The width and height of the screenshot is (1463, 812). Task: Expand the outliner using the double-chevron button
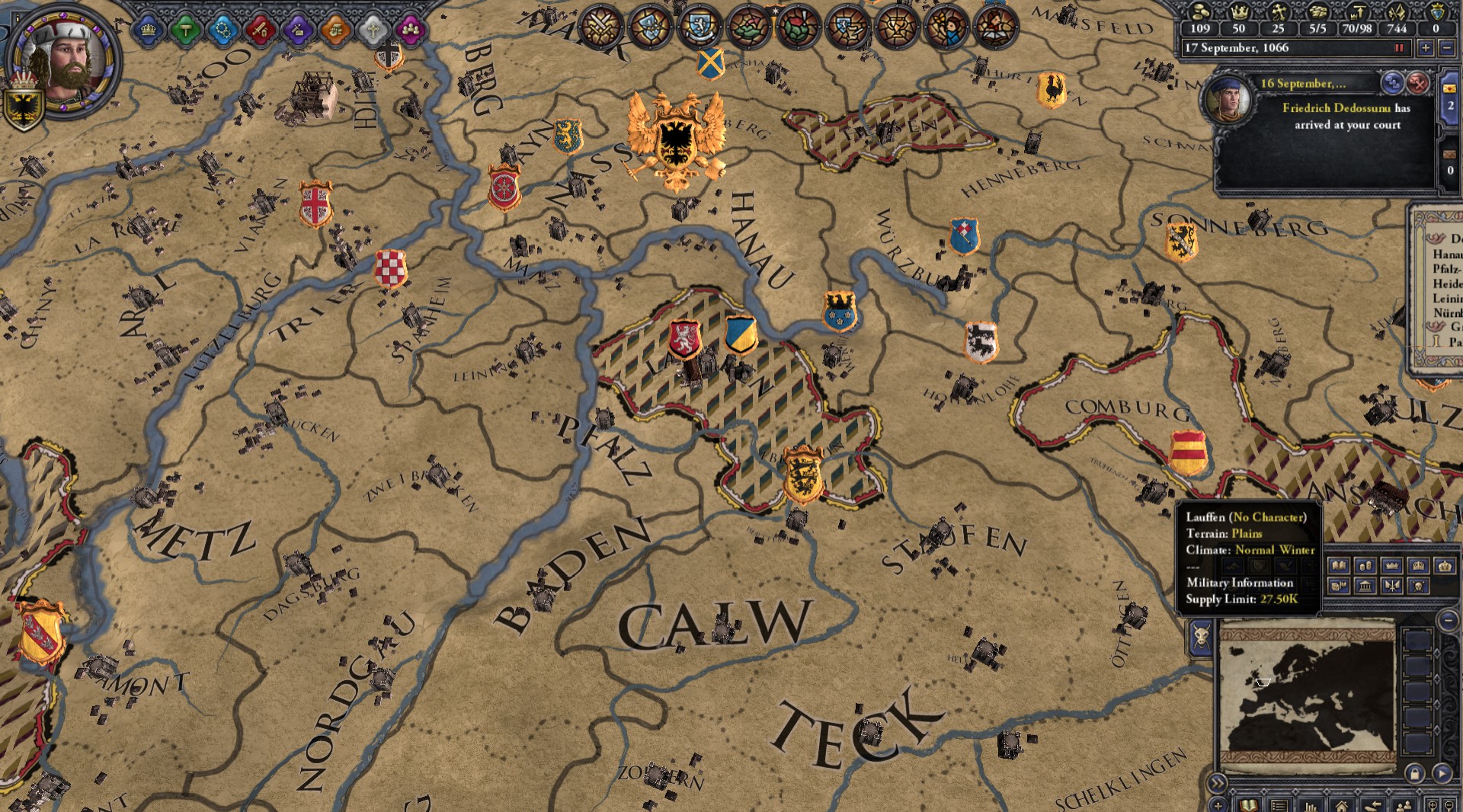[1217, 782]
